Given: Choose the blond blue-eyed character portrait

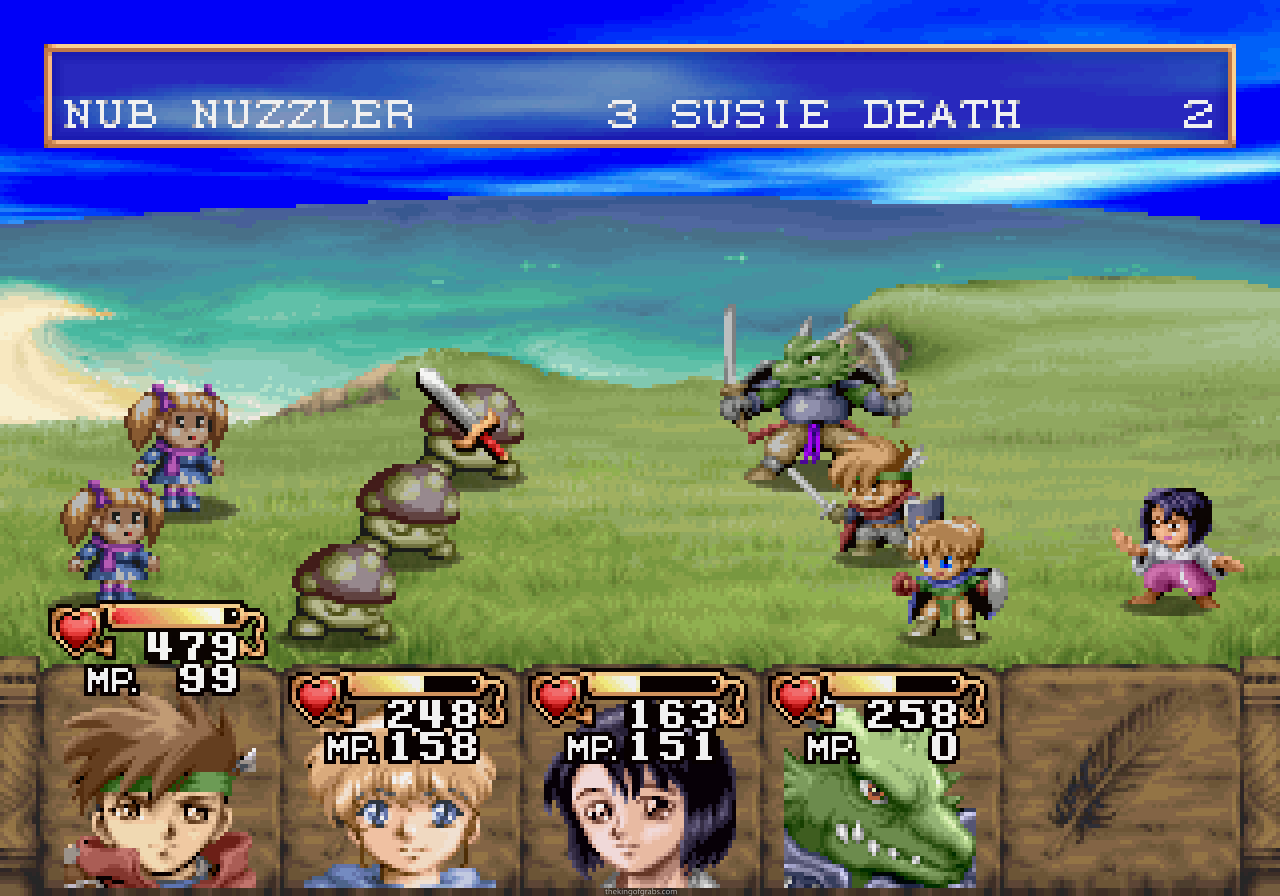Looking at the screenshot, I should pos(400,810).
